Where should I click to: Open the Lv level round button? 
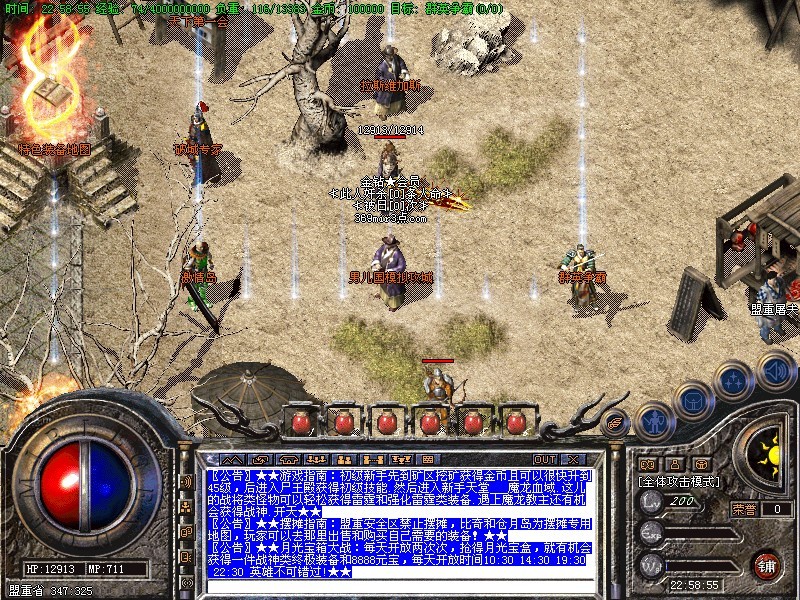click(651, 503)
